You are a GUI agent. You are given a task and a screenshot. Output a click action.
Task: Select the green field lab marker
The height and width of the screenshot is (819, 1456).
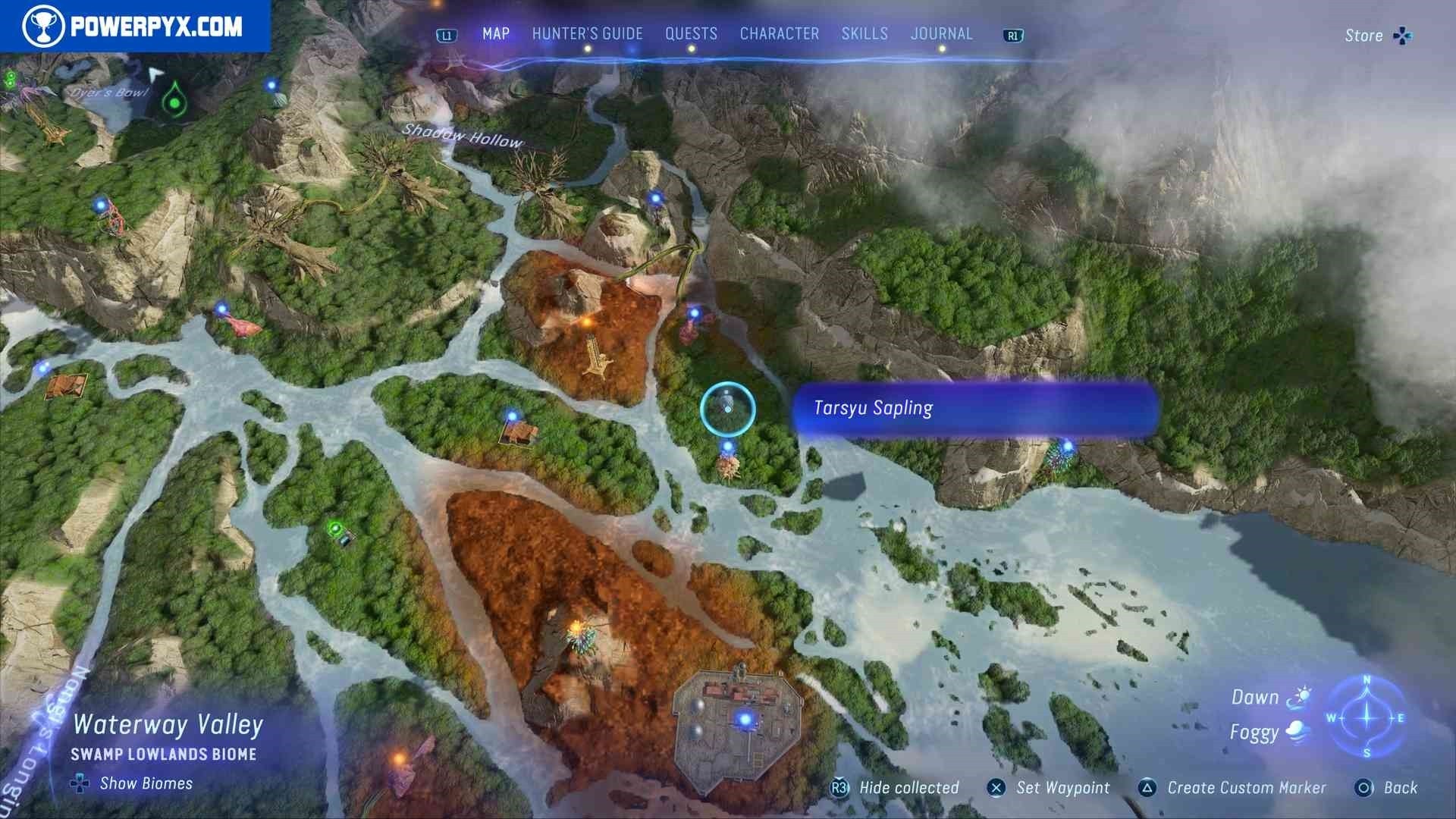tap(336, 529)
